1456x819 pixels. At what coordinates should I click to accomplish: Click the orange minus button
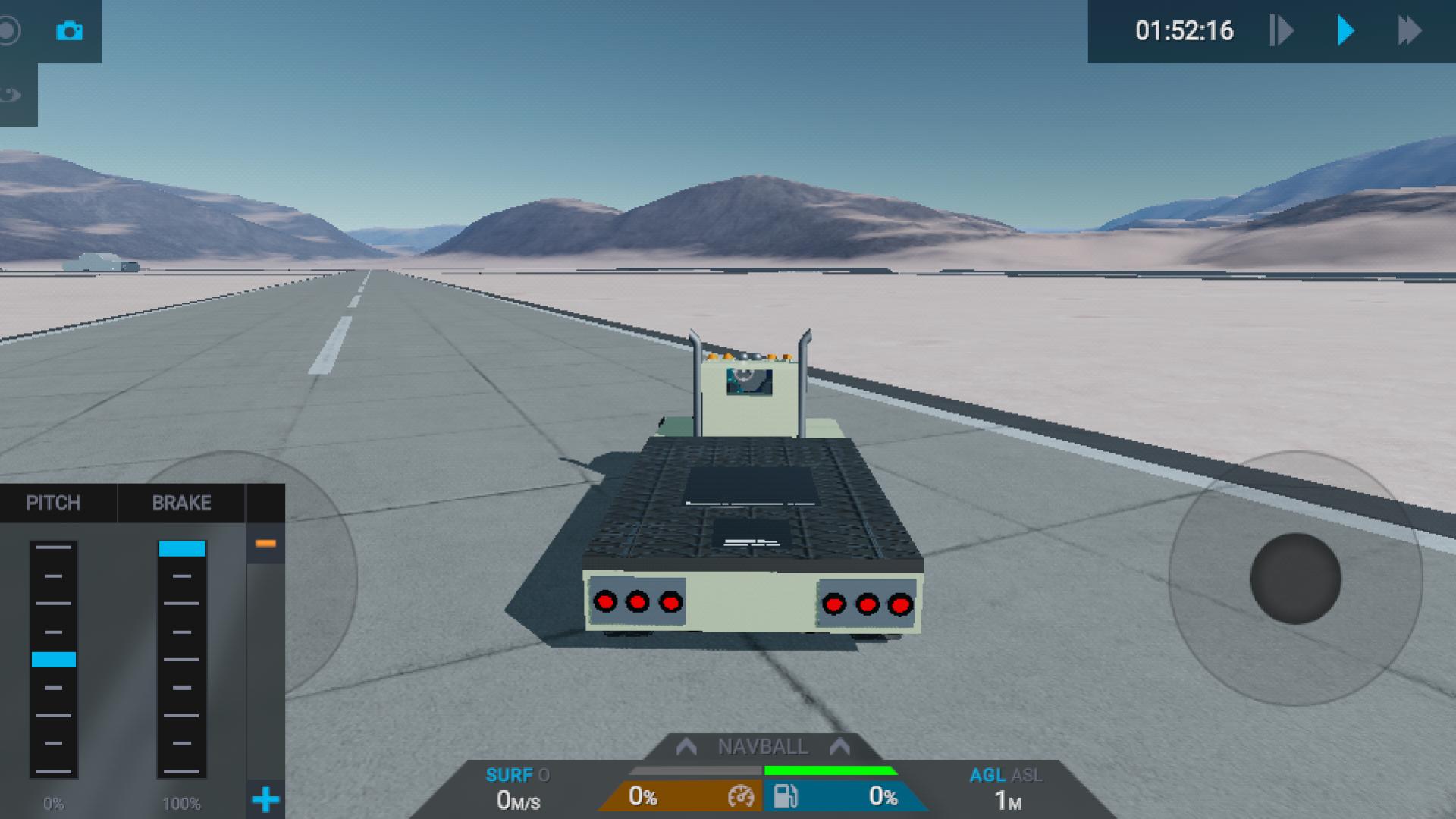pos(265,543)
